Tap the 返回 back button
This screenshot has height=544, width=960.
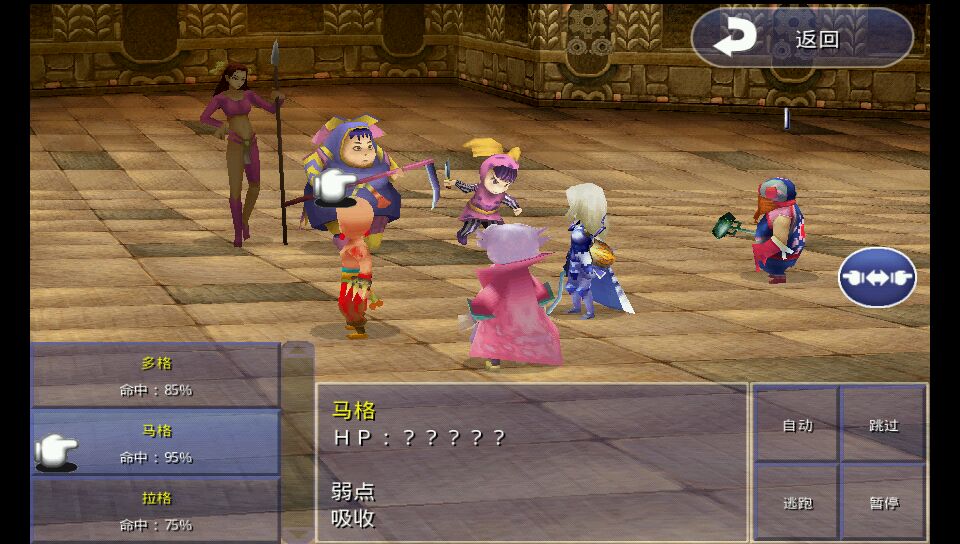point(801,39)
